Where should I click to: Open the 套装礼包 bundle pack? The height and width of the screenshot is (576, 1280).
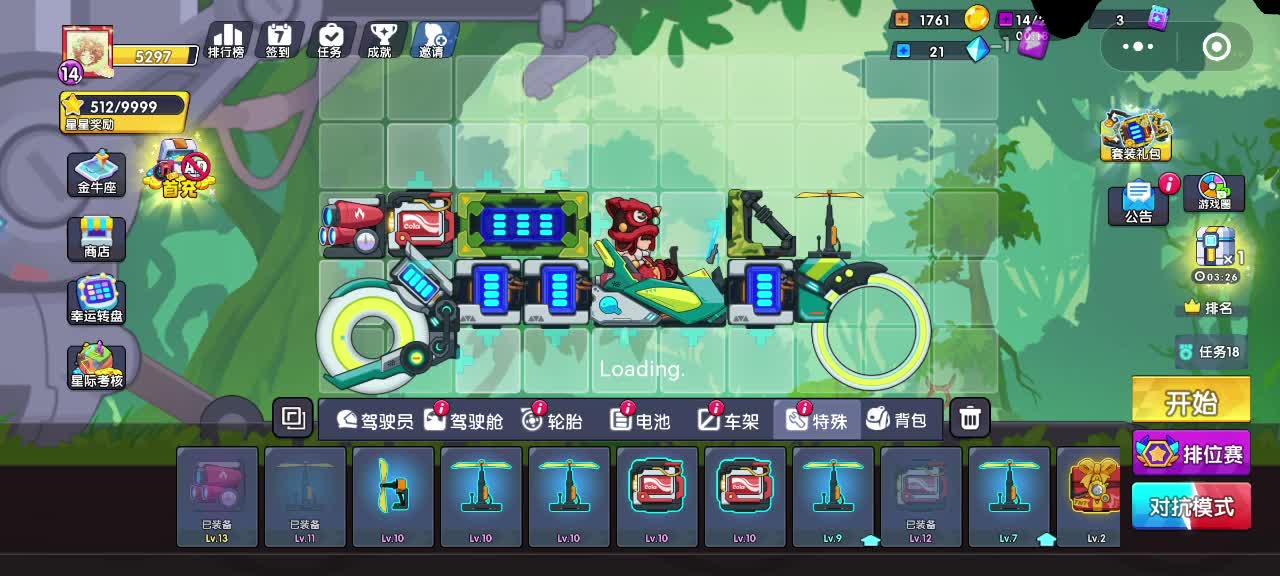click(1135, 136)
